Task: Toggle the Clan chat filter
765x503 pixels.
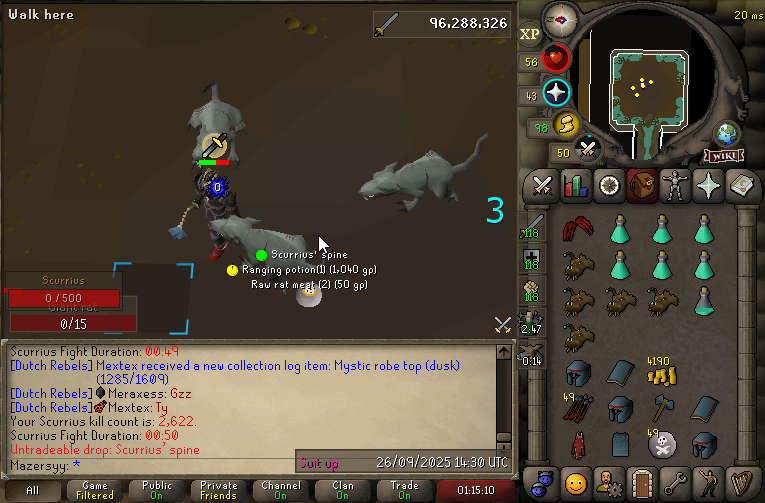Action: tap(343, 490)
